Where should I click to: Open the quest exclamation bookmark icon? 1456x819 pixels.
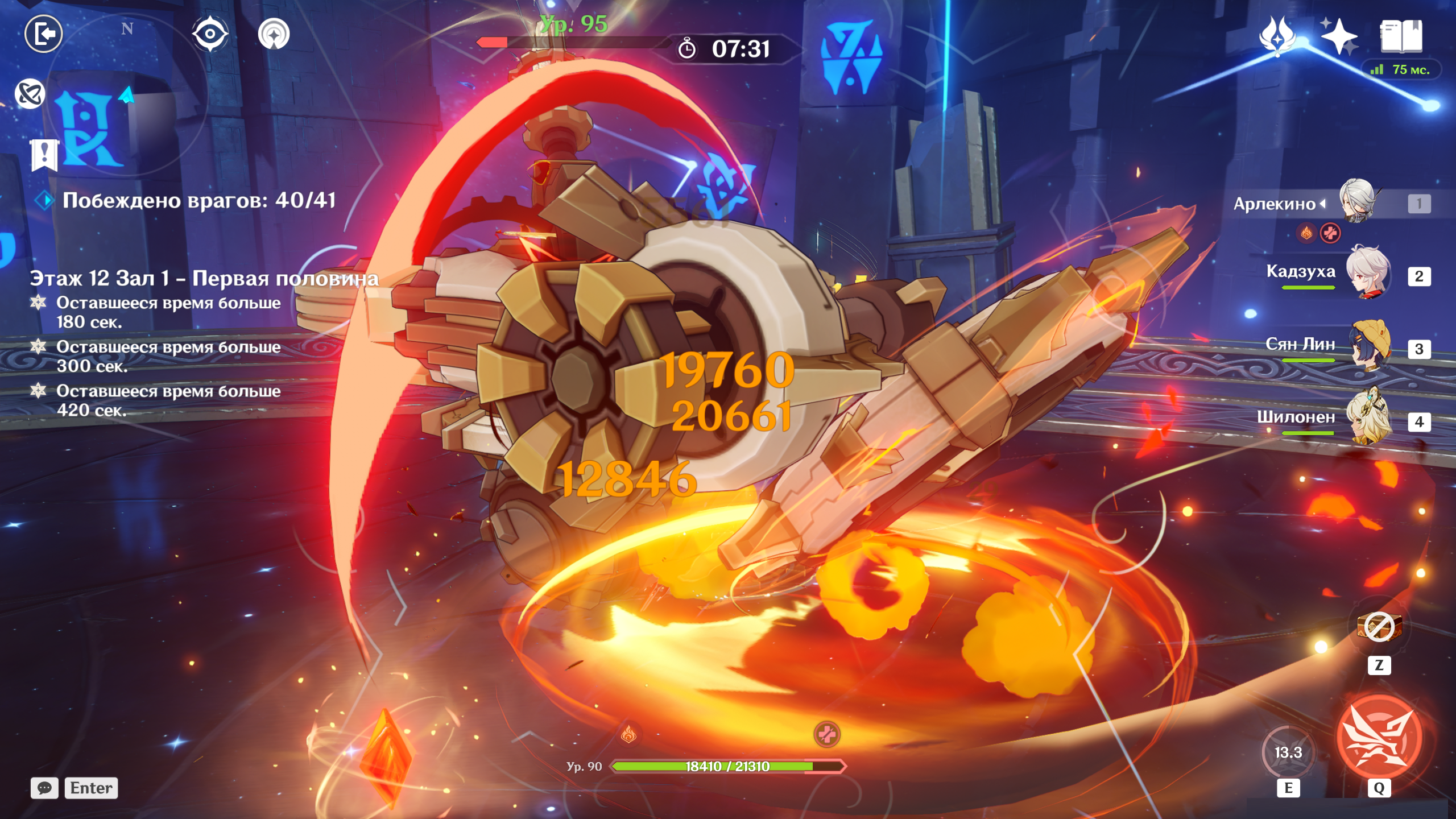pos(44,154)
